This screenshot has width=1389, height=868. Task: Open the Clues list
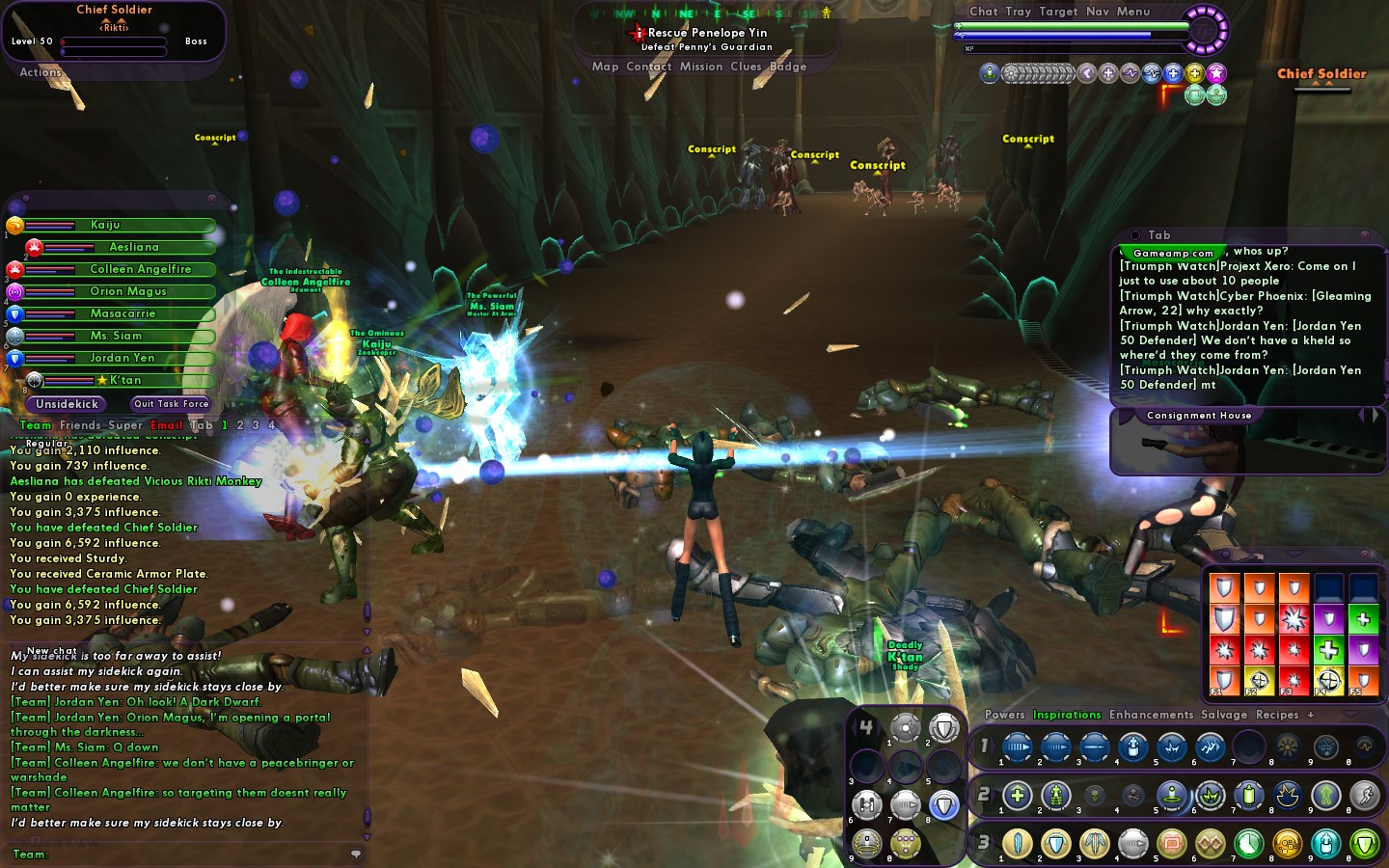pos(746,67)
